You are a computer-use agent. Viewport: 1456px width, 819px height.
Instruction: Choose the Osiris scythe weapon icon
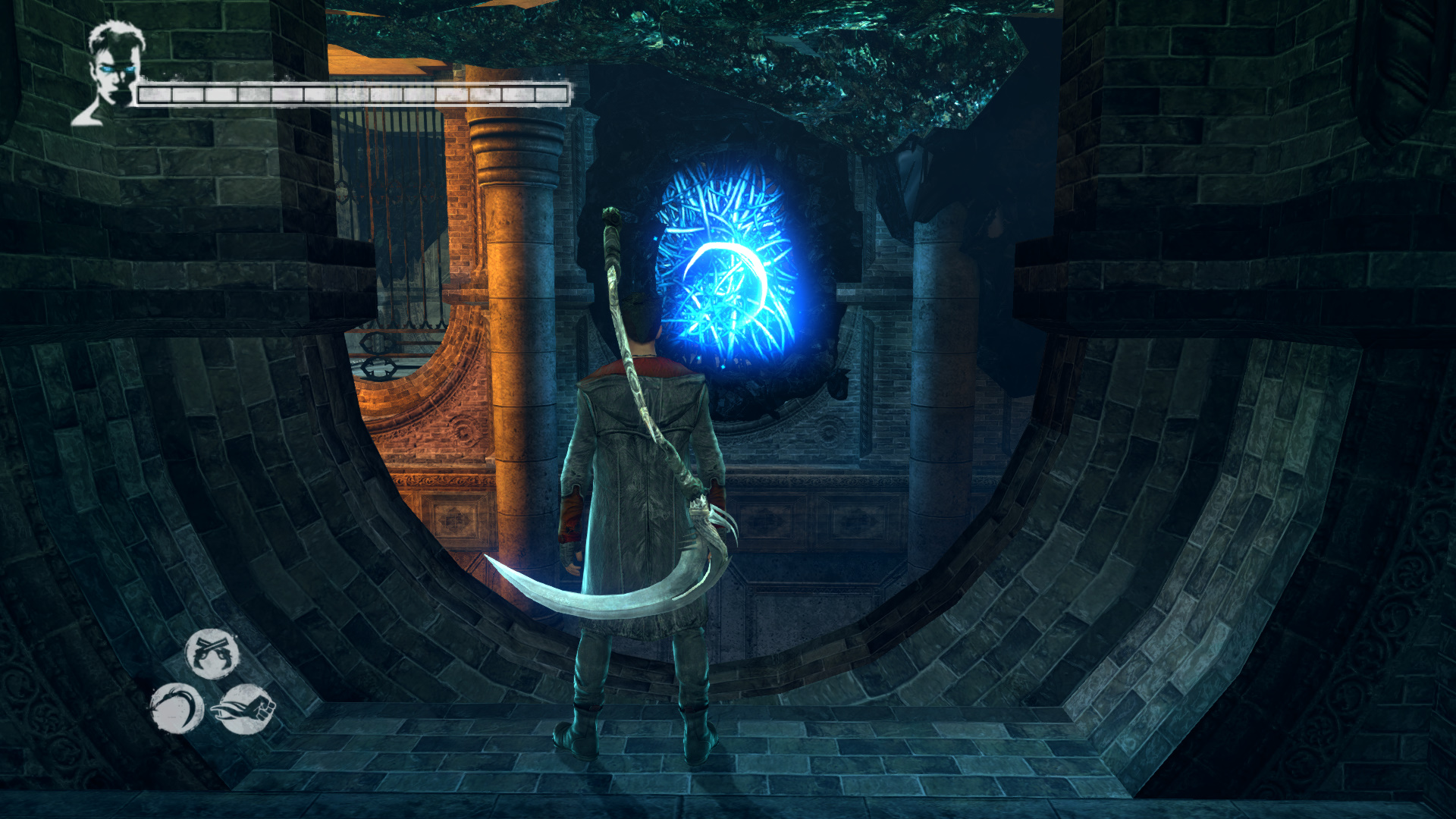point(177,708)
